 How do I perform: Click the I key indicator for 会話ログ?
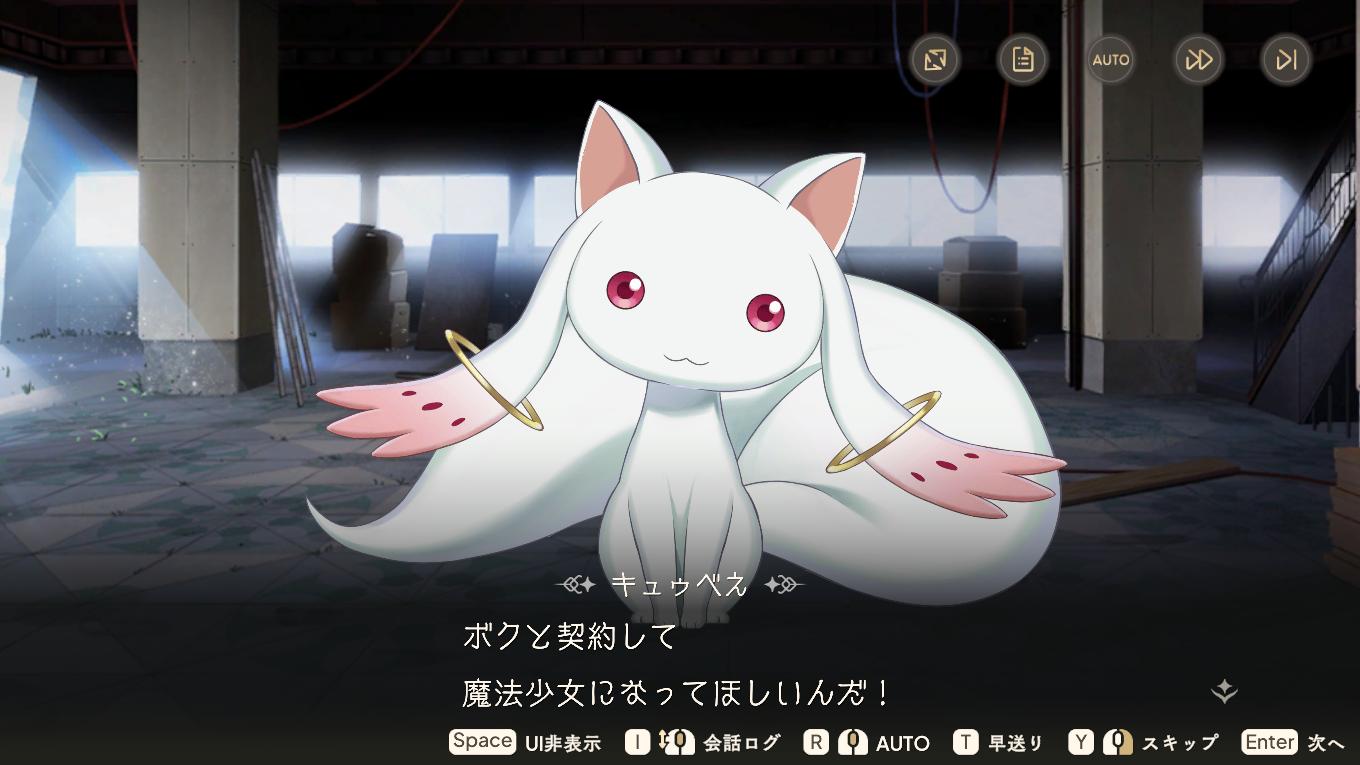tap(638, 742)
